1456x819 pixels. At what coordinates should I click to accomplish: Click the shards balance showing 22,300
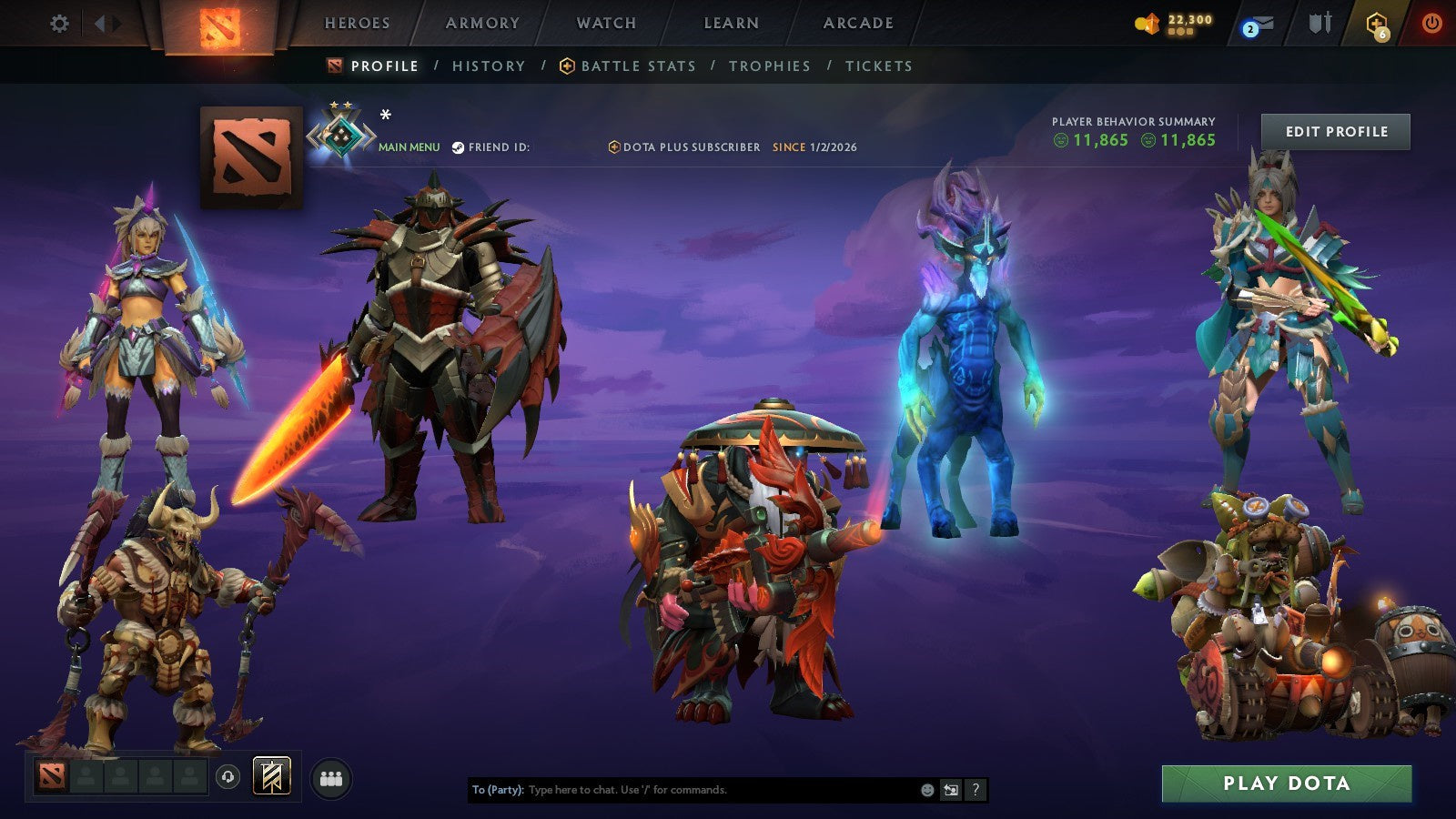click(1183, 23)
